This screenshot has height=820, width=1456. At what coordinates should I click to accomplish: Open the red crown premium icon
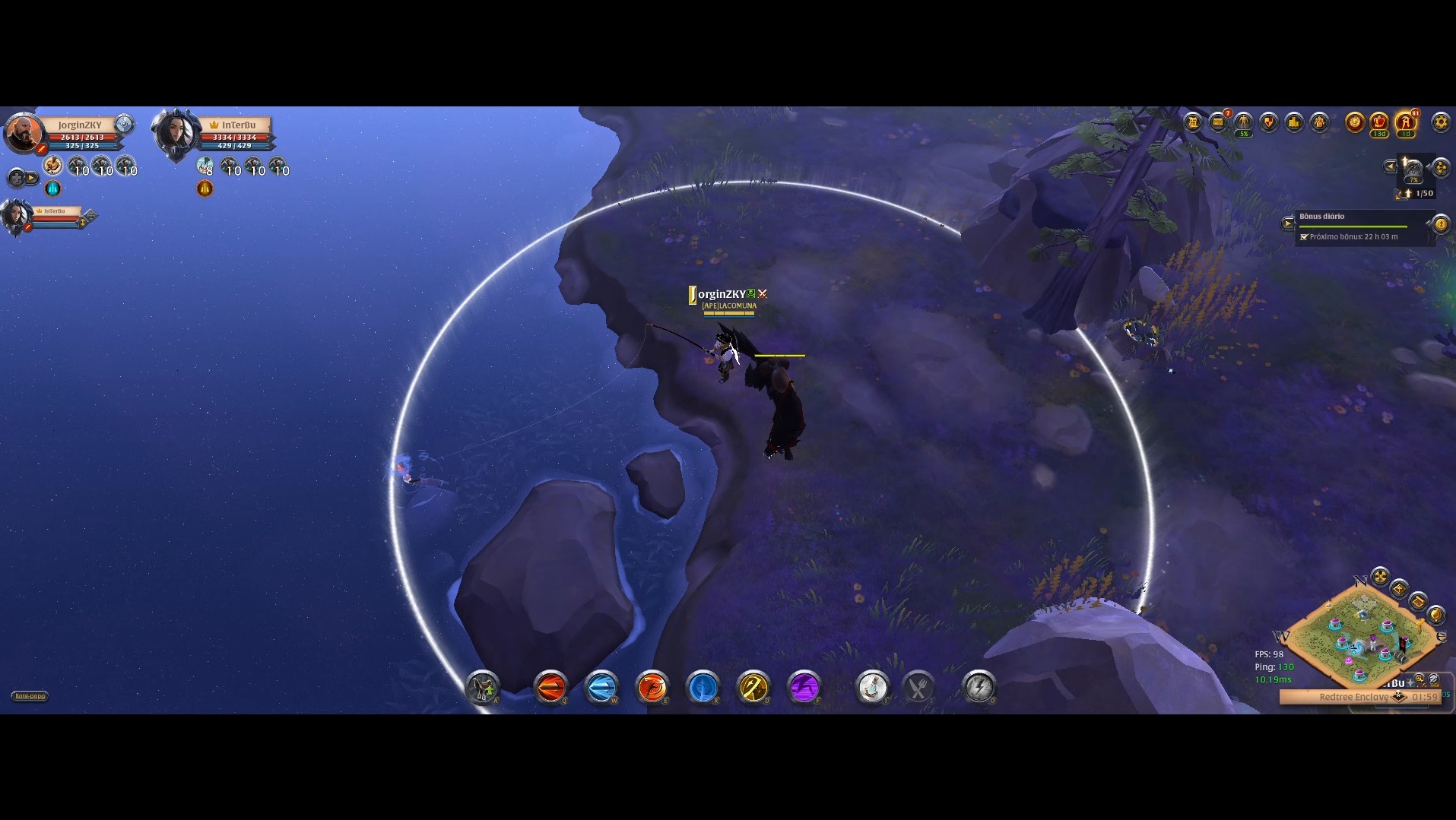click(1379, 122)
